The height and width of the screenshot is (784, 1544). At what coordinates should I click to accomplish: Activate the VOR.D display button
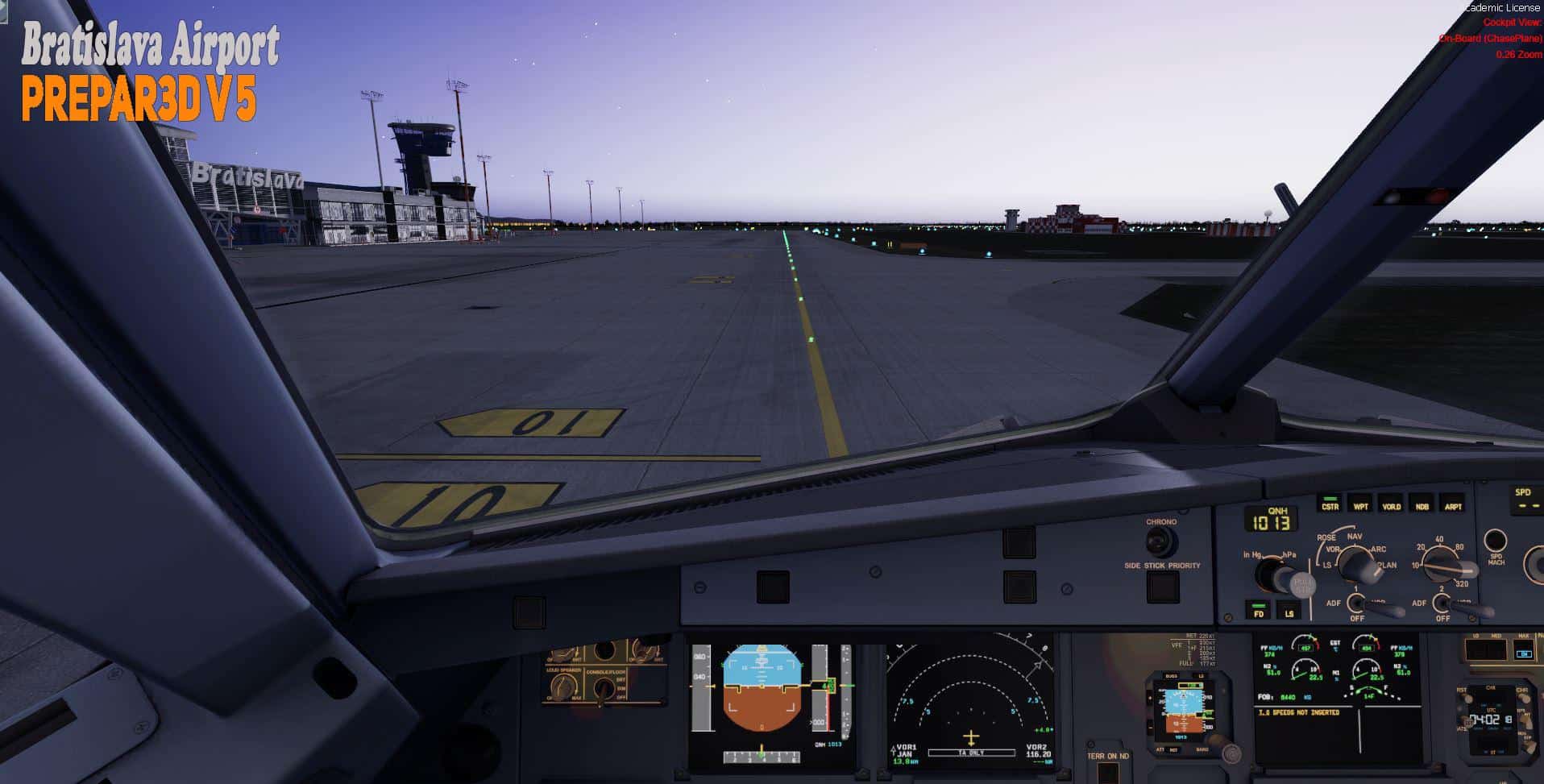[1392, 505]
